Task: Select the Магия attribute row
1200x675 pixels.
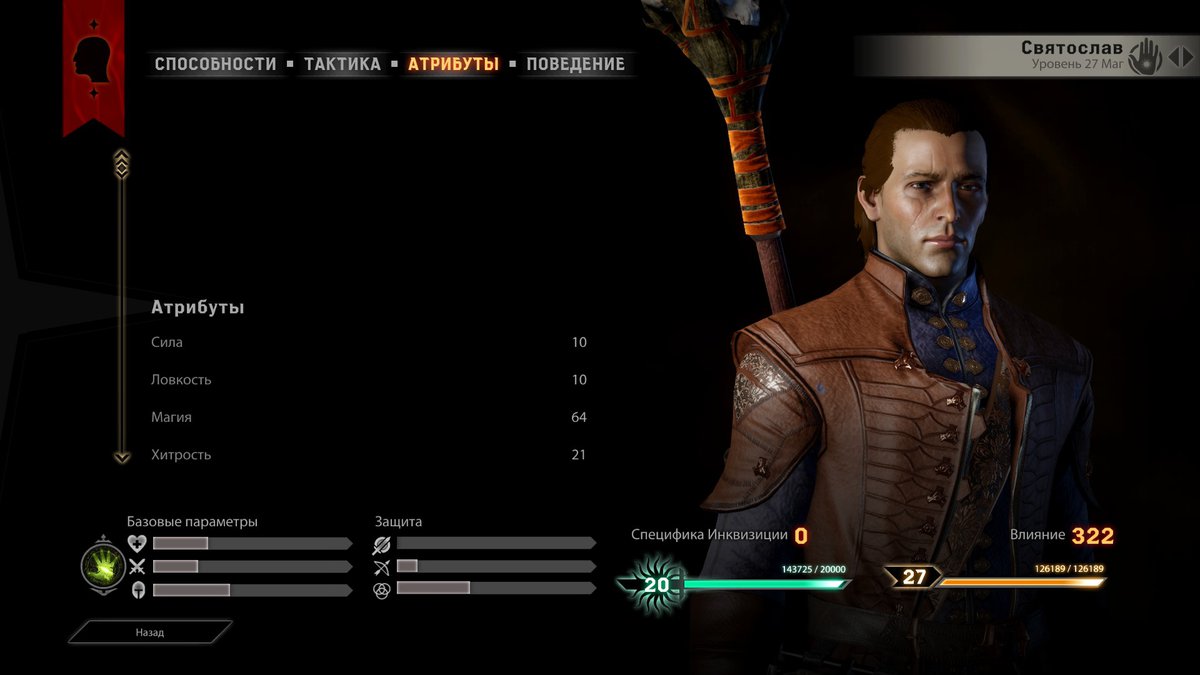Action: [x=368, y=417]
